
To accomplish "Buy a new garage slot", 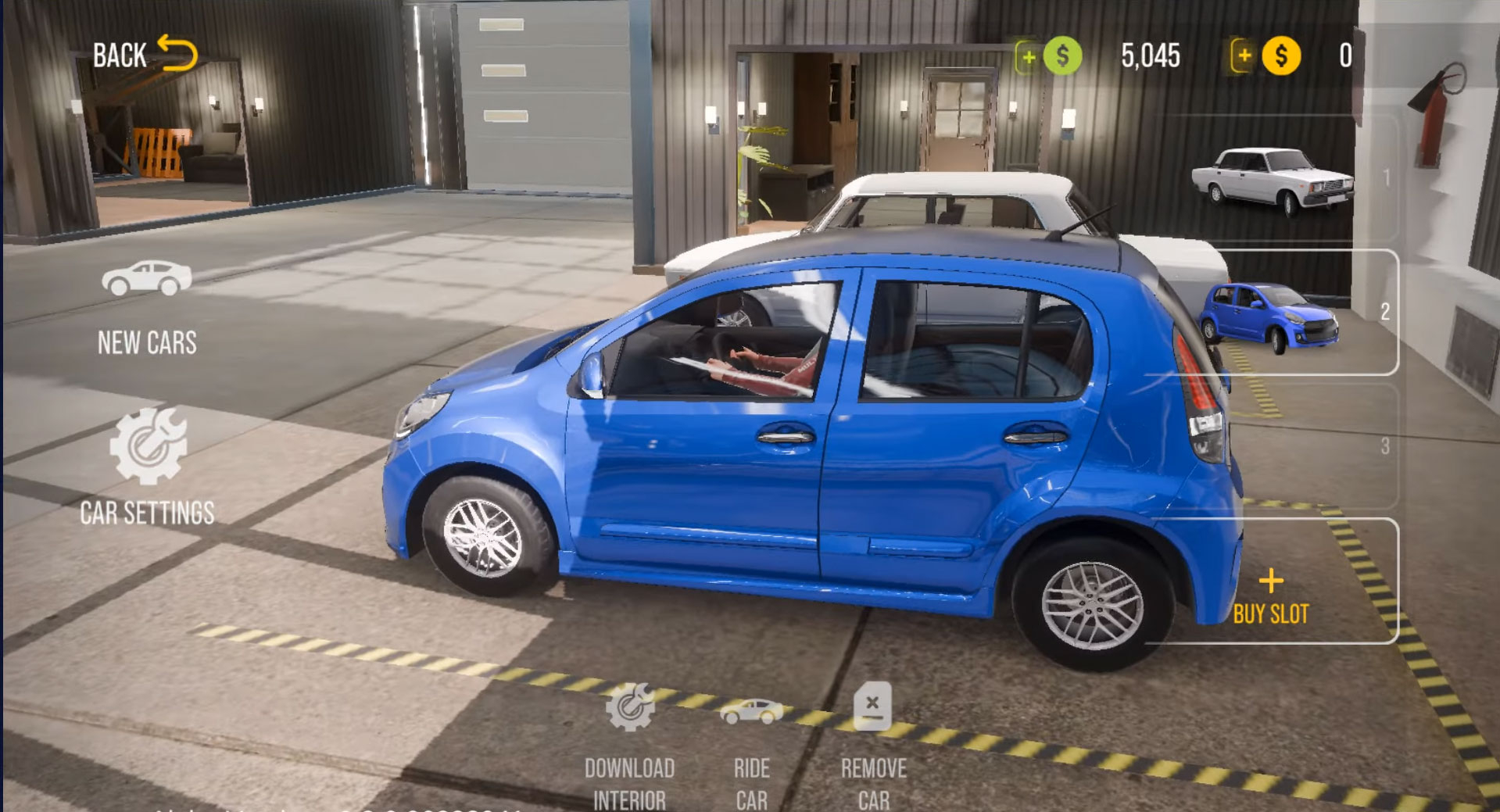I will point(1271,596).
